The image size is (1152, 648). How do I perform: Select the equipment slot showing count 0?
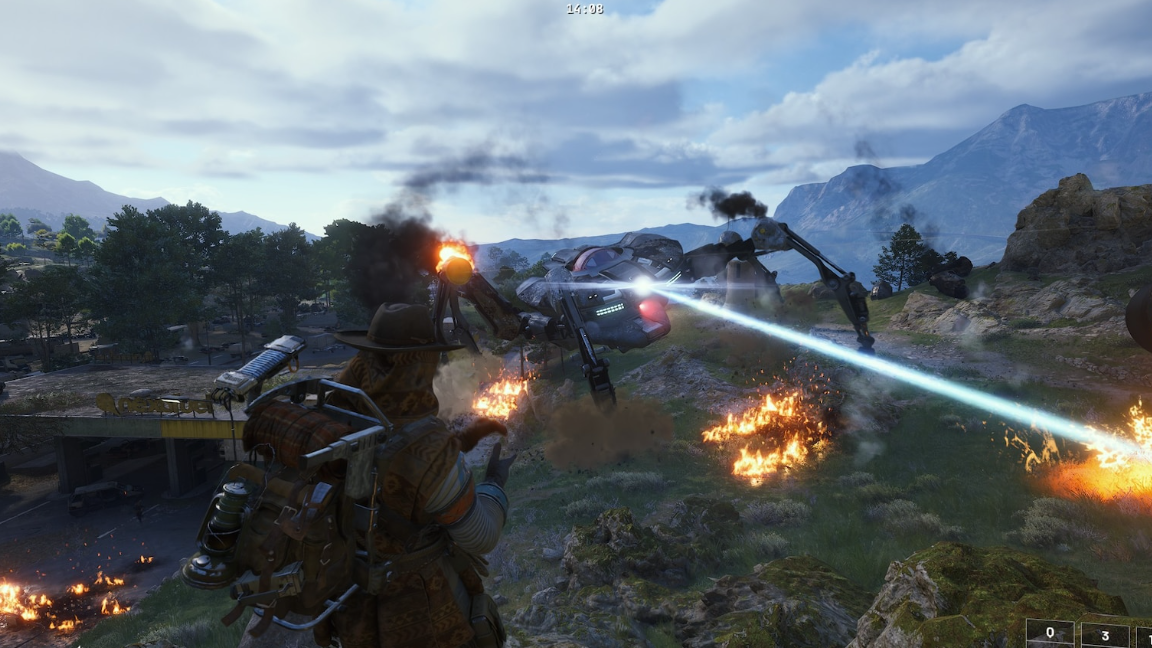tap(1050, 633)
